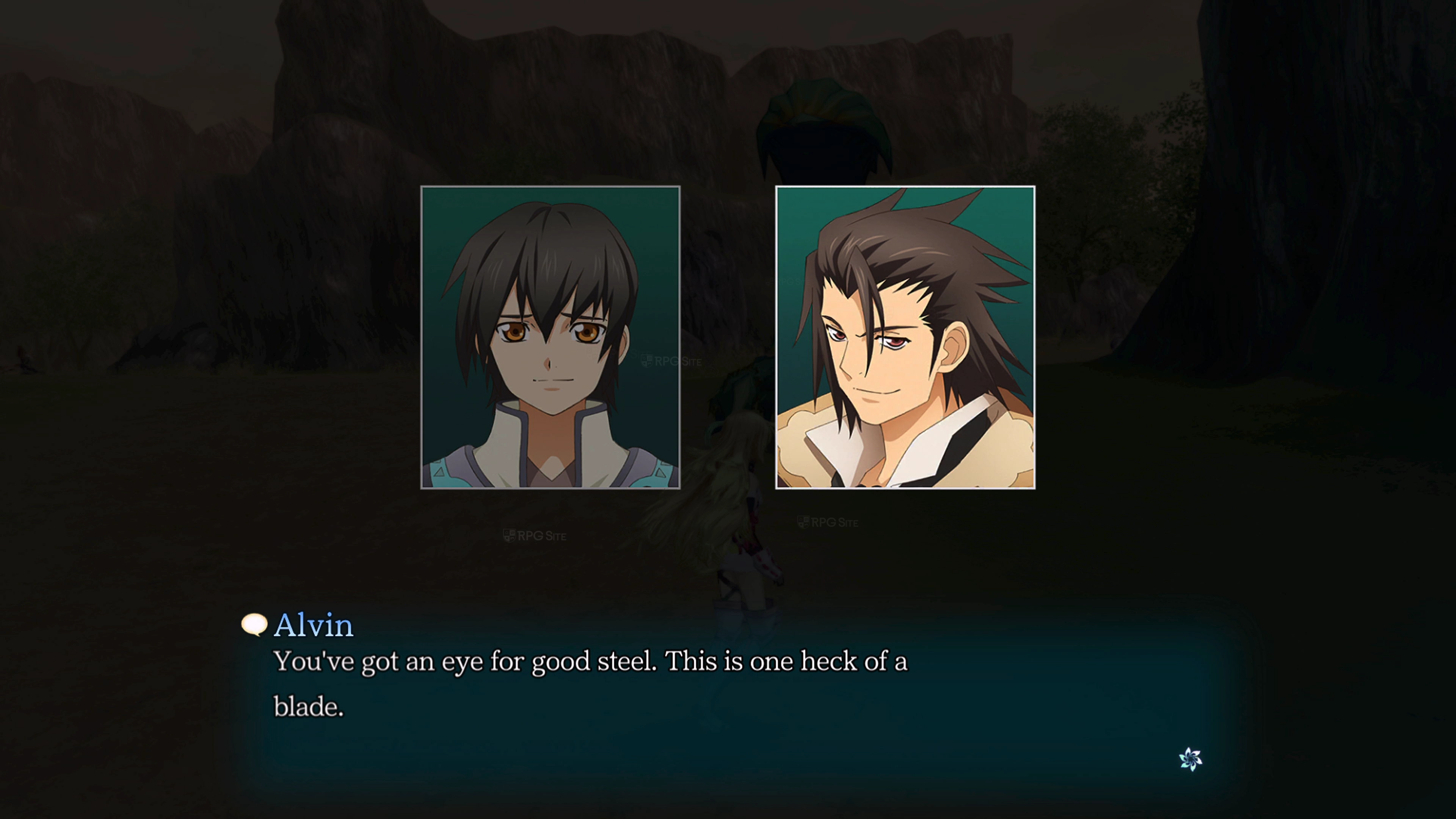Advance dialogue with the flower continue icon
The width and height of the screenshot is (1456, 819).
click(1190, 759)
